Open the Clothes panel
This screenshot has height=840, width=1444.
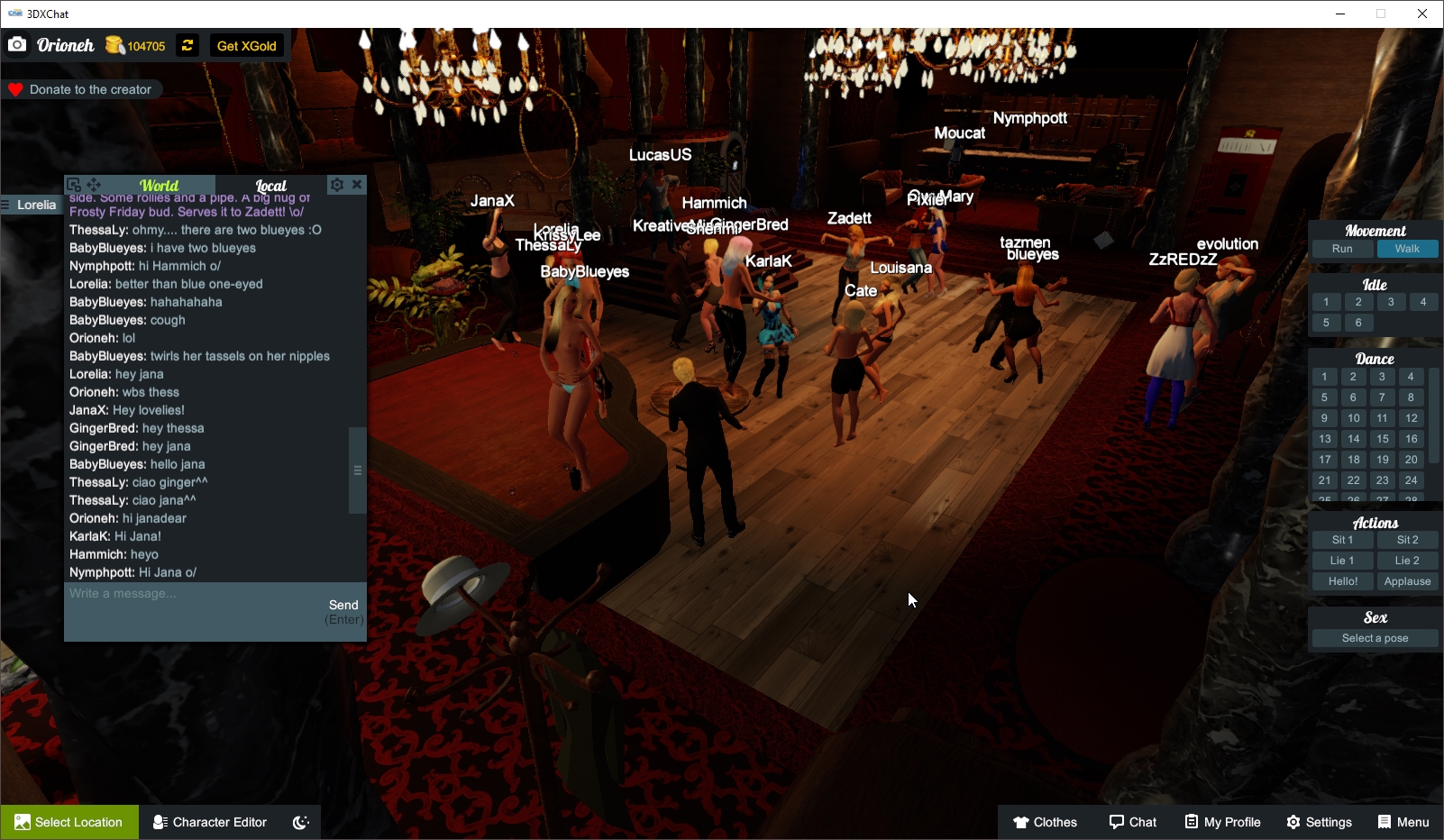coord(1045,821)
